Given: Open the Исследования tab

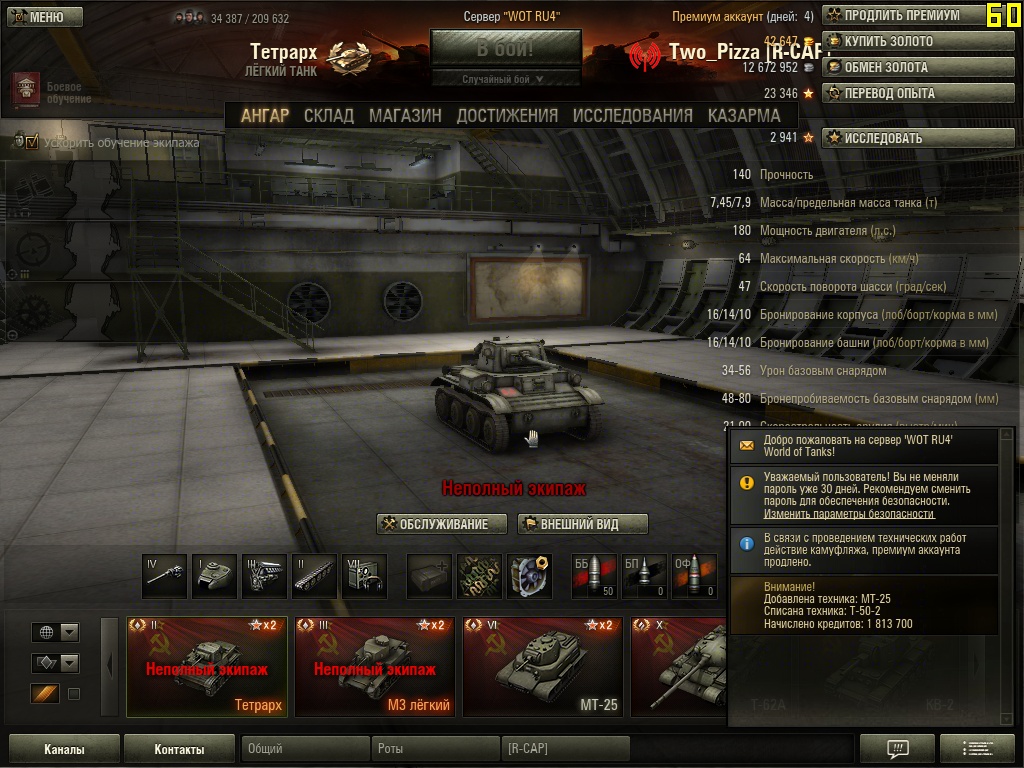Looking at the screenshot, I should coord(632,116).
